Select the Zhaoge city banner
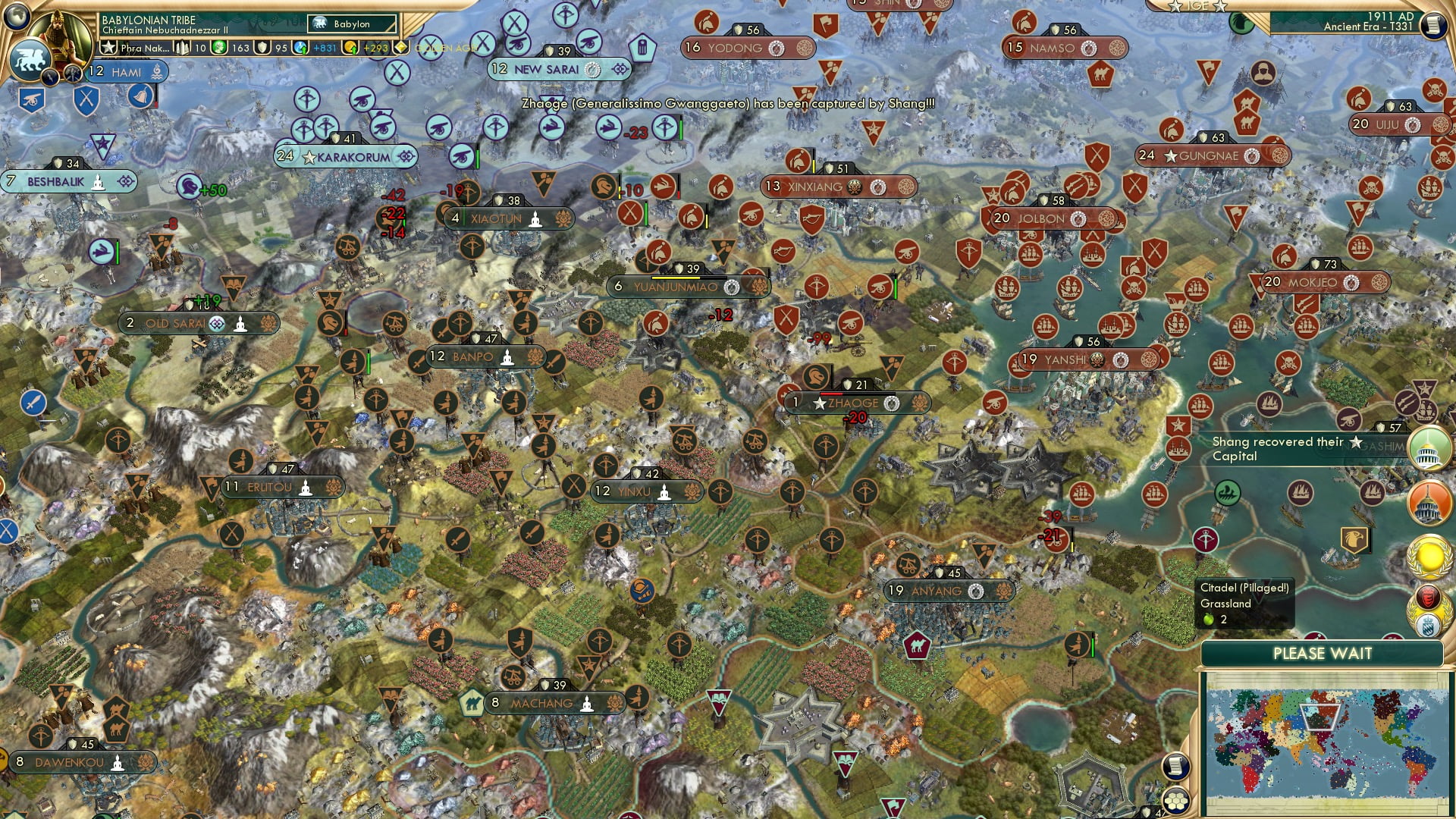 (855, 403)
